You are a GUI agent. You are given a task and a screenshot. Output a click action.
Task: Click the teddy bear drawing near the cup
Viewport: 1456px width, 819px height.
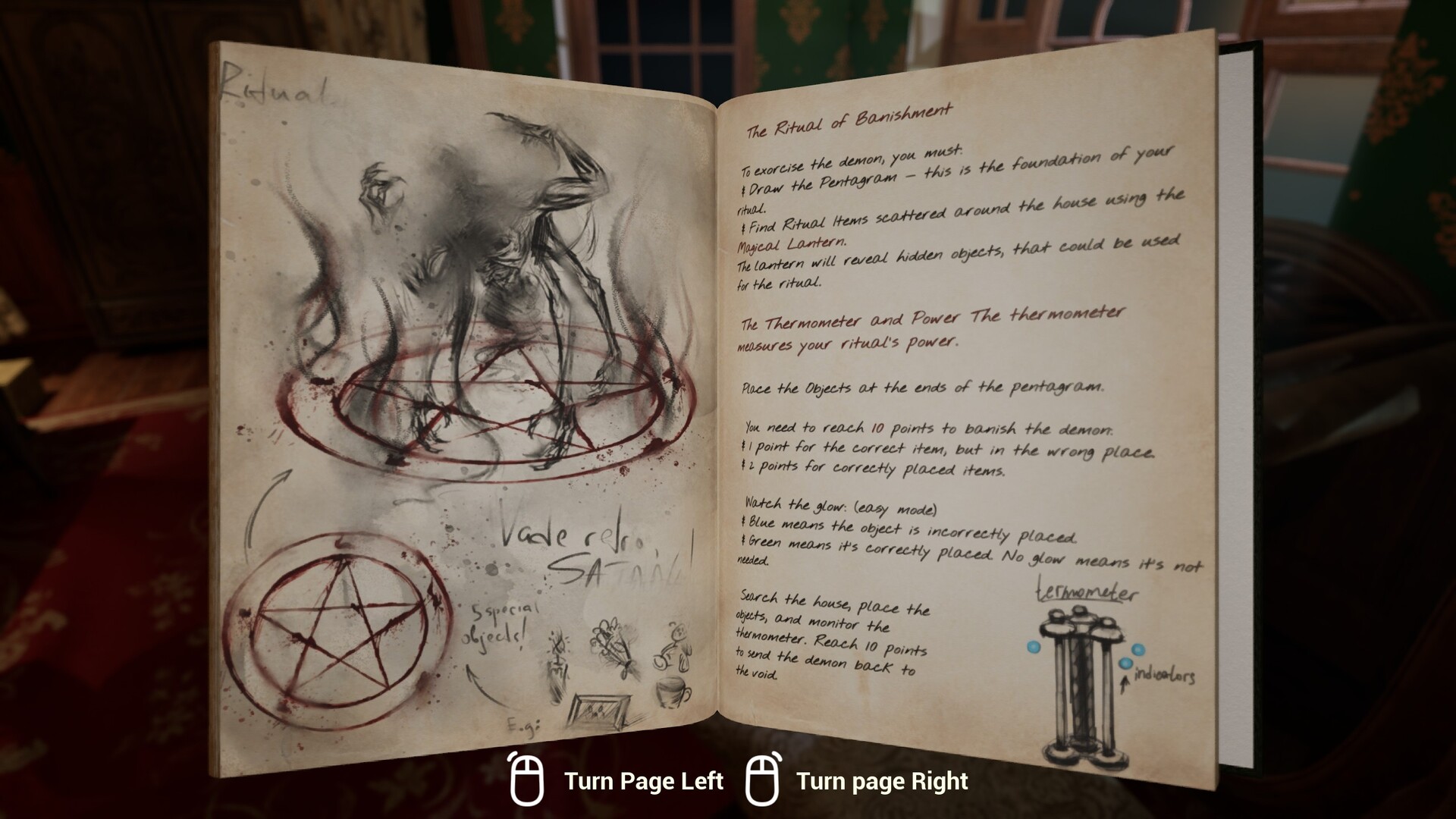click(x=674, y=646)
